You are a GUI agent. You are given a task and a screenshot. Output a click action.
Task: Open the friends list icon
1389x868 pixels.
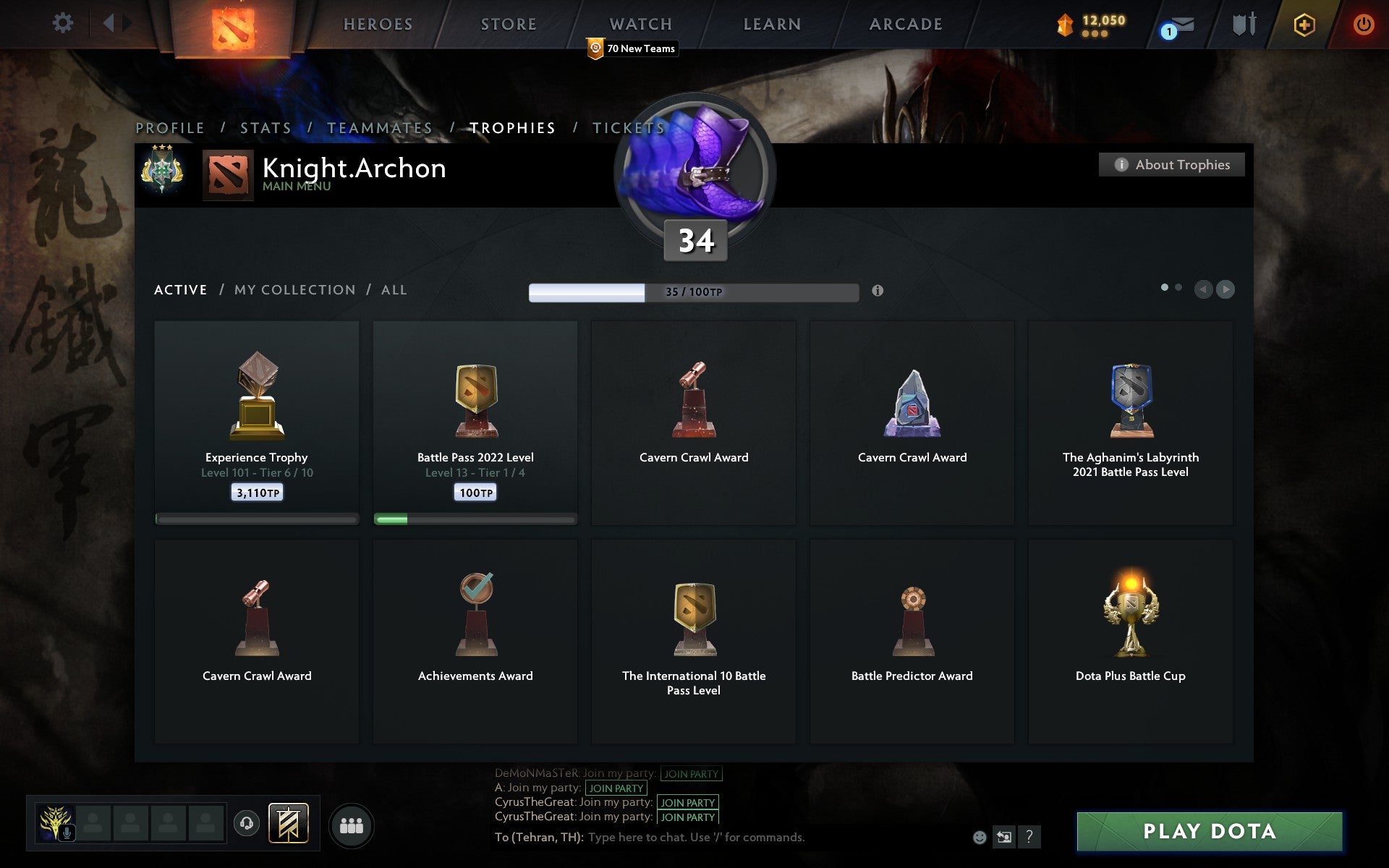click(x=352, y=825)
